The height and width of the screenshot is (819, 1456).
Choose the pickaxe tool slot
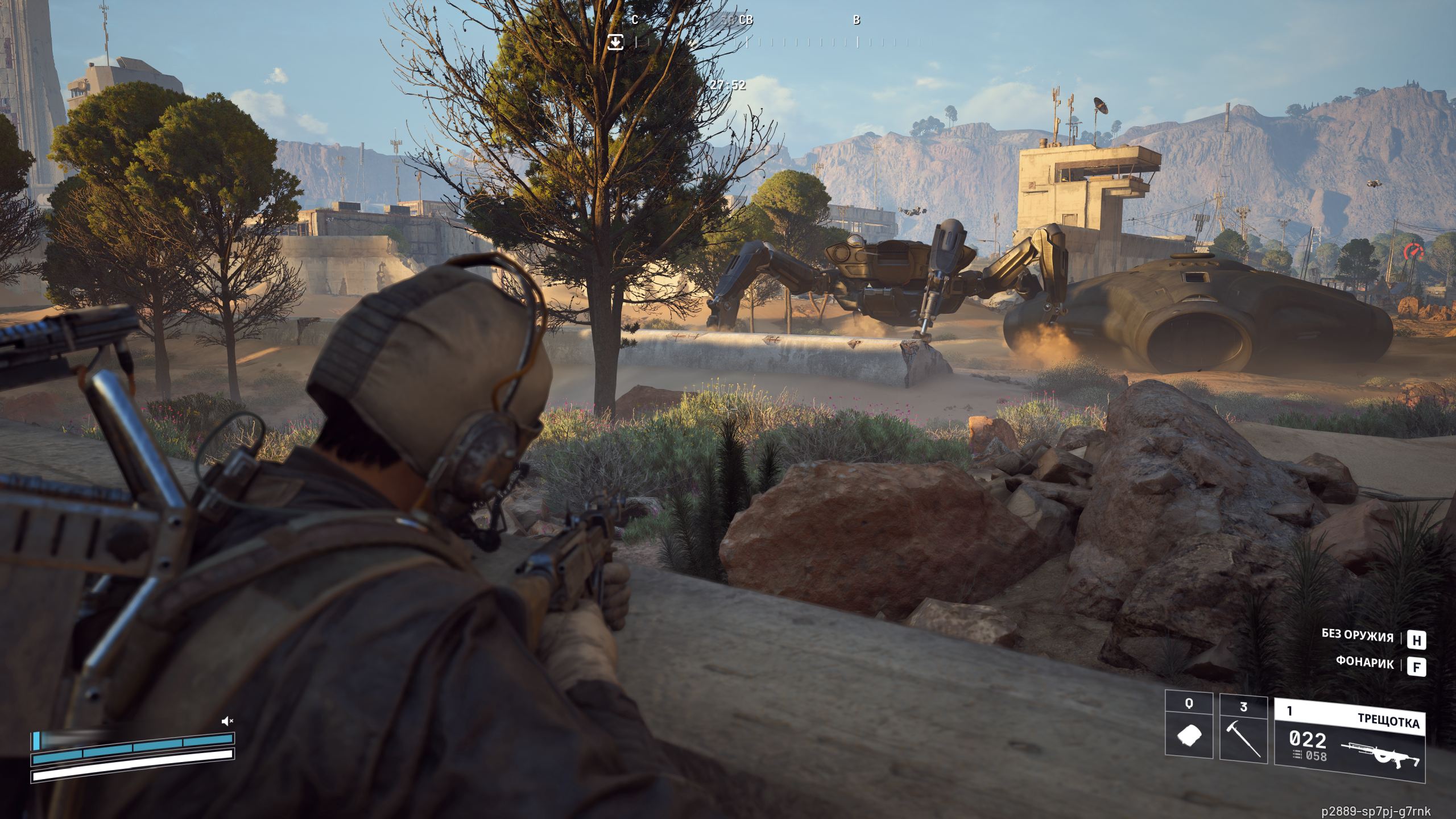click(1243, 735)
